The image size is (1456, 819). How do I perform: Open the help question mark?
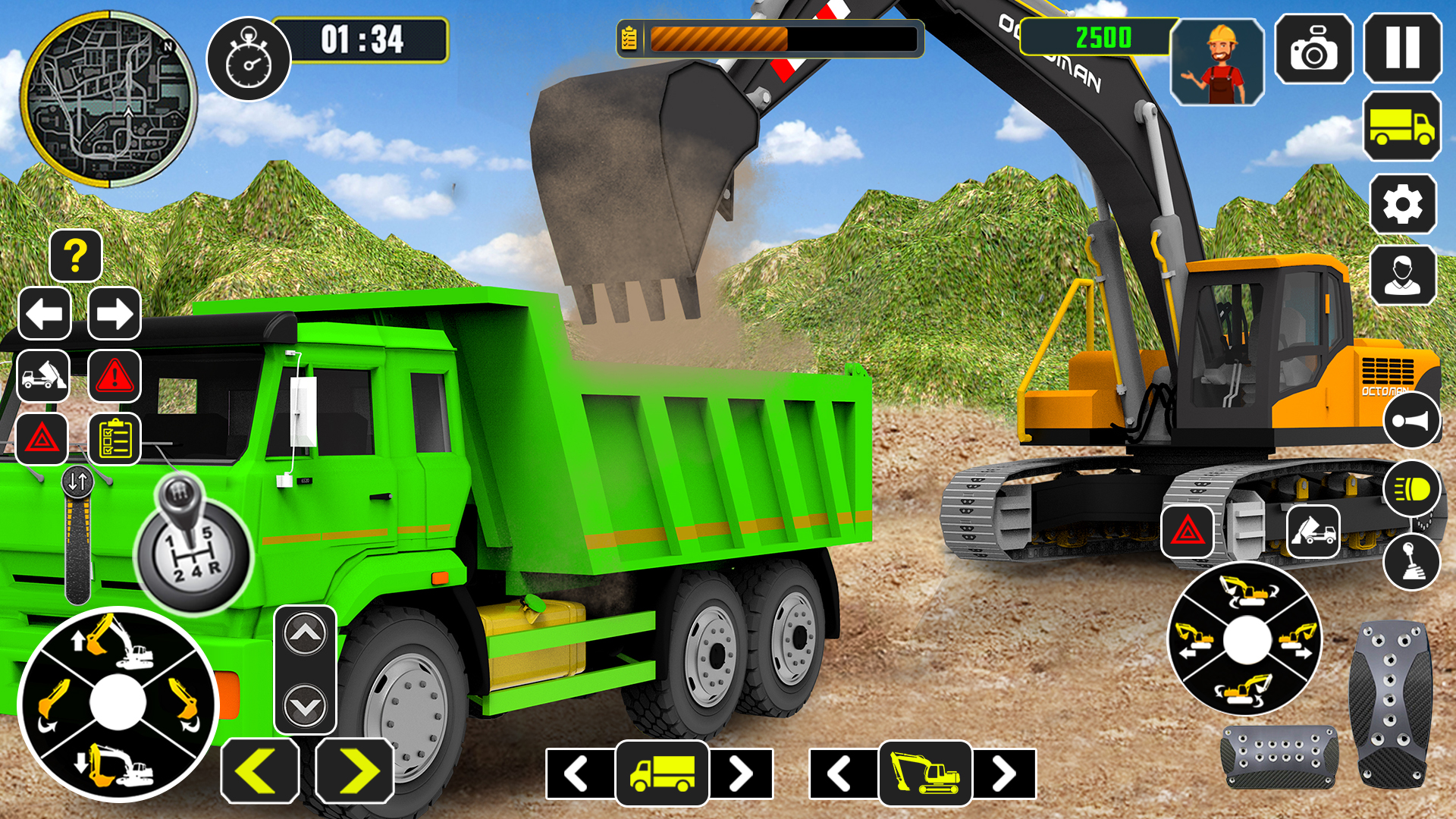(76, 255)
